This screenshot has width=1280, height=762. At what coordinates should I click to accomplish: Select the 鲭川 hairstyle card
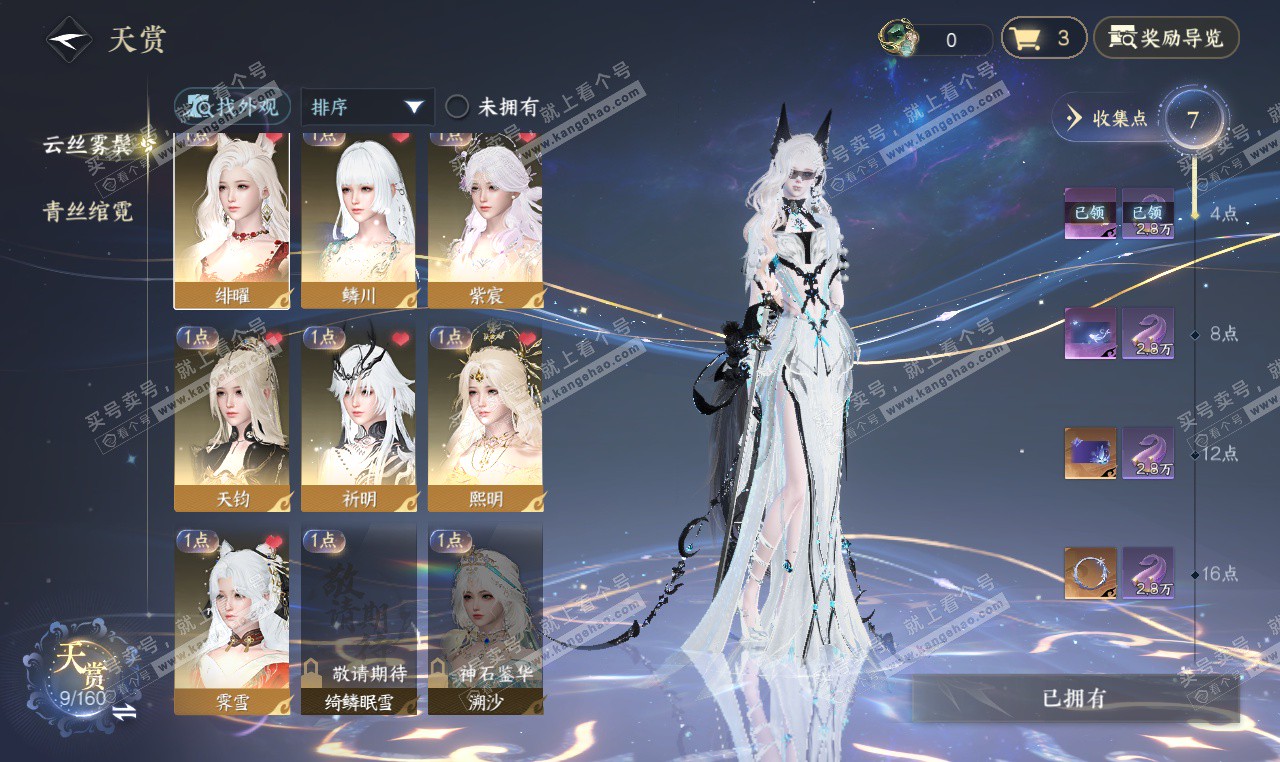click(x=358, y=220)
